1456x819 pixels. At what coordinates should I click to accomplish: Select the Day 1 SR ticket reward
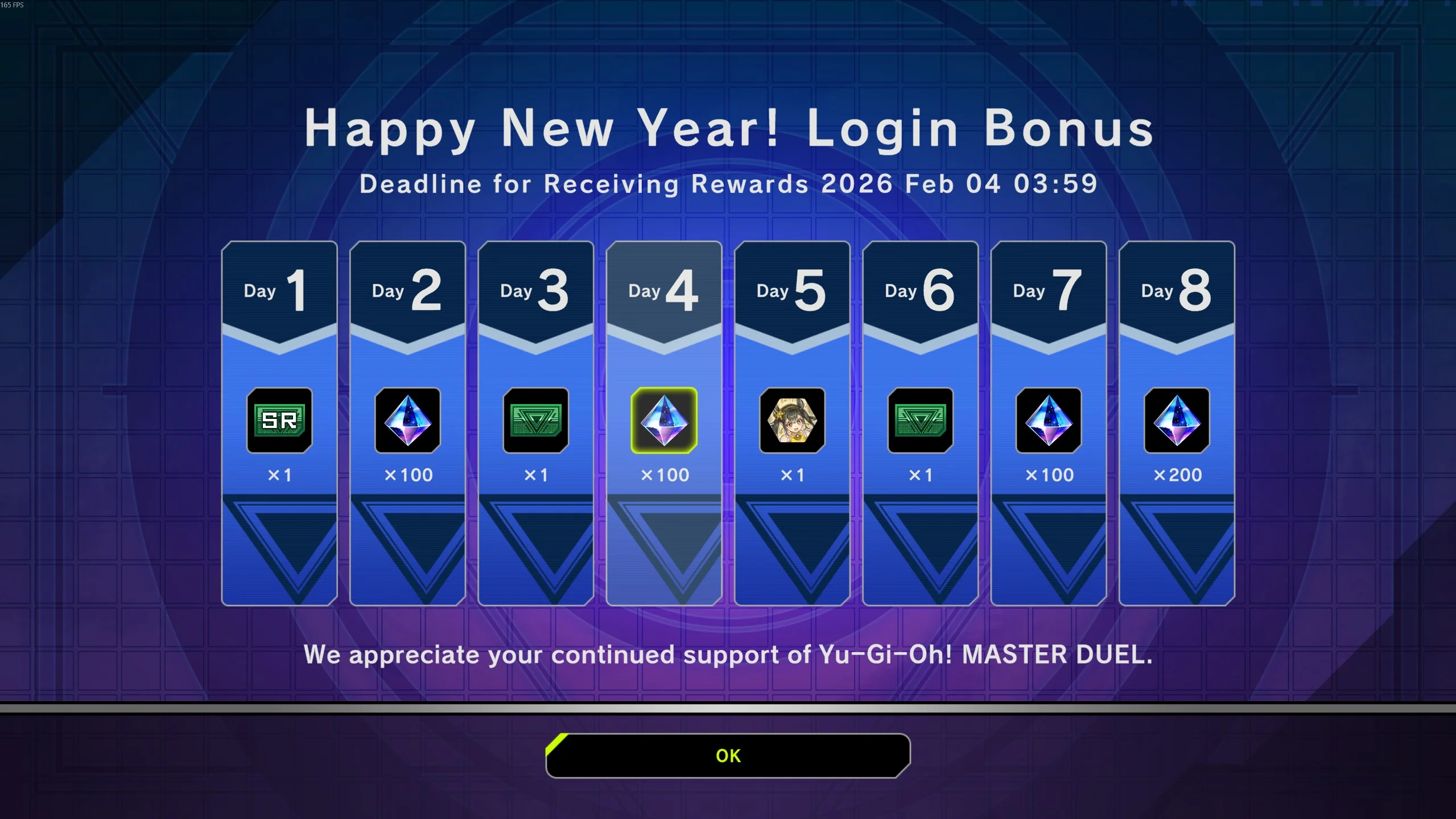click(279, 421)
